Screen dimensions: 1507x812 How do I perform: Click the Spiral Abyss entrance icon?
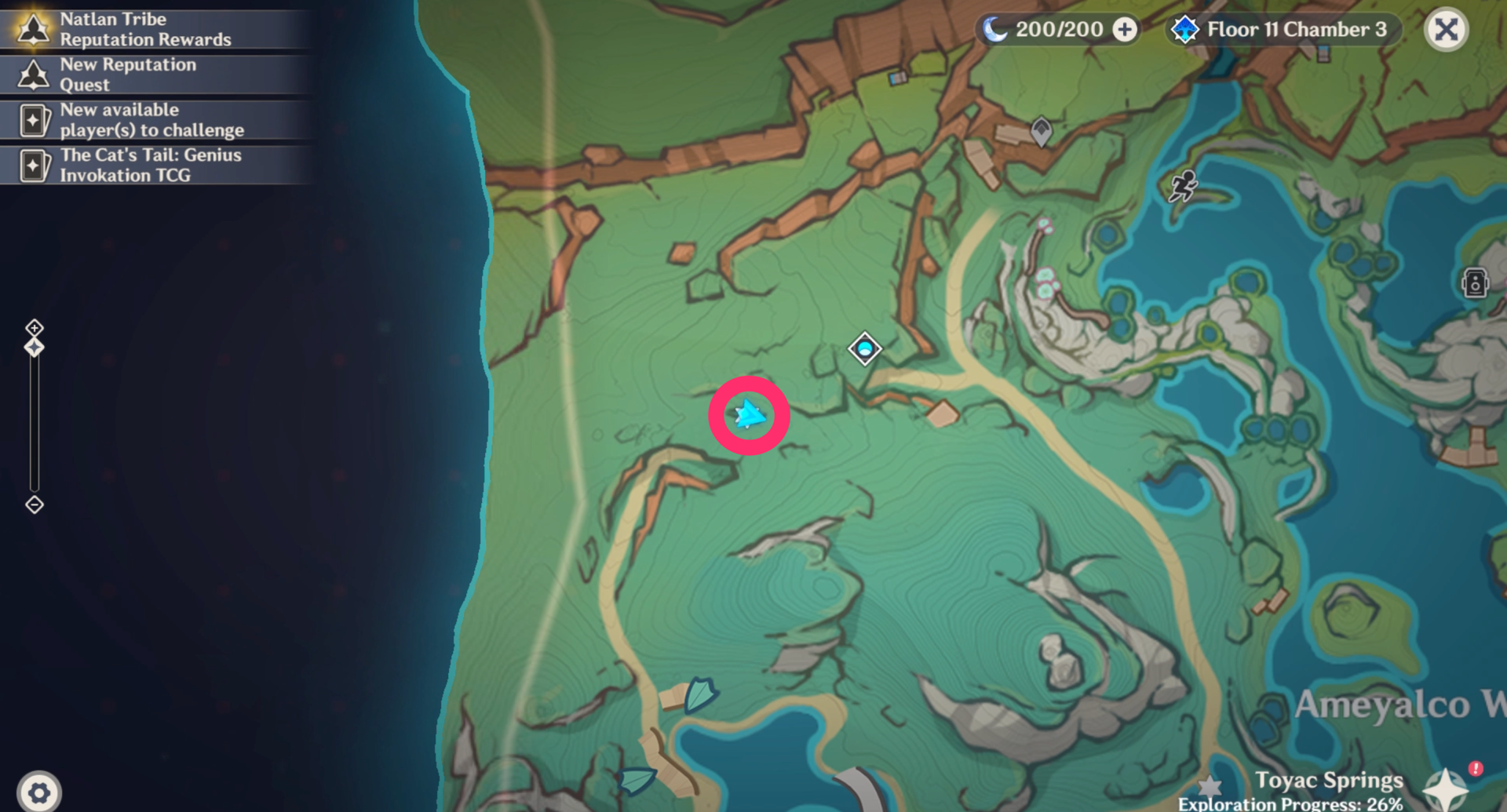[1185, 29]
